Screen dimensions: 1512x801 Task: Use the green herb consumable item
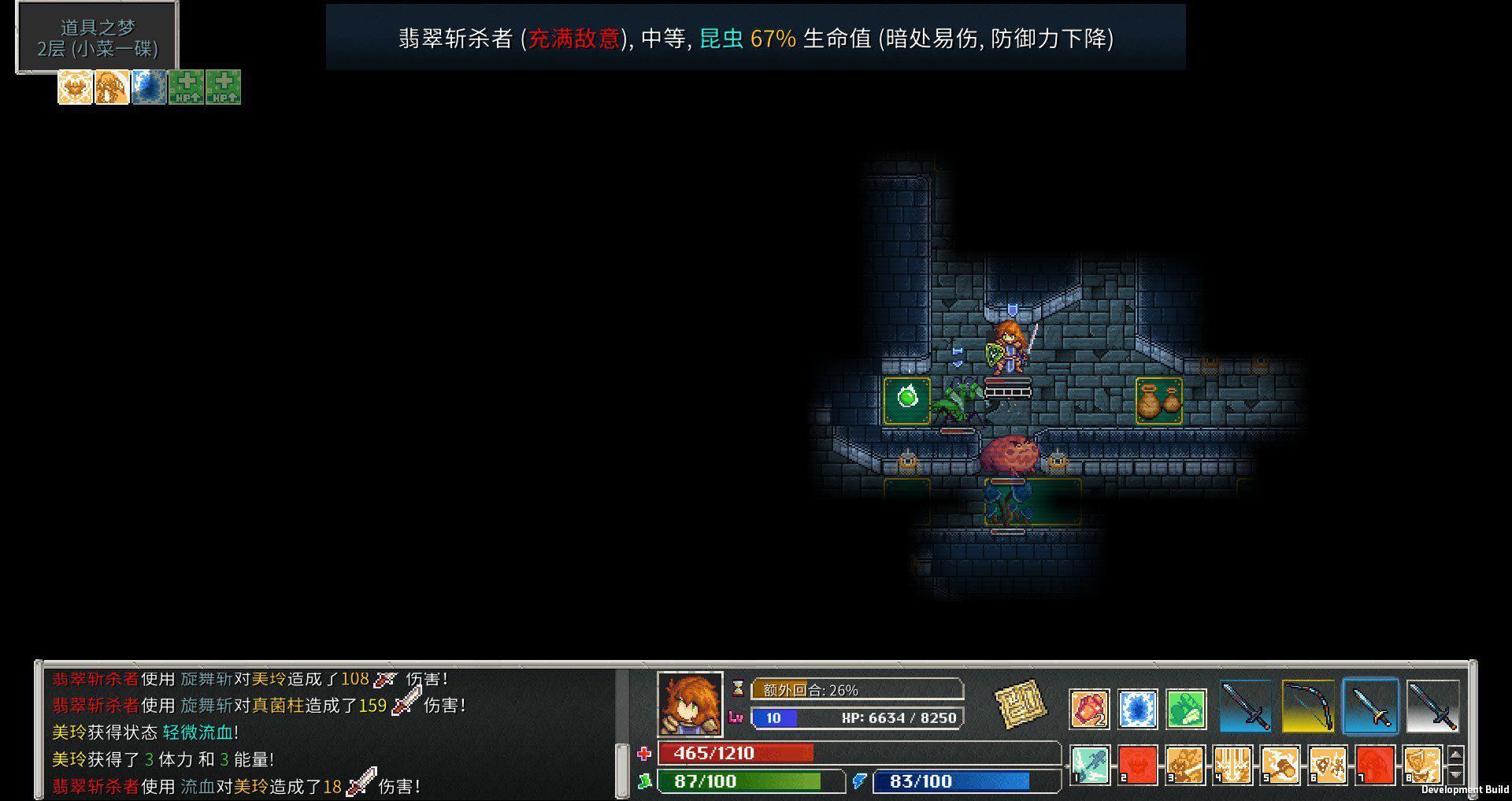point(1184,708)
